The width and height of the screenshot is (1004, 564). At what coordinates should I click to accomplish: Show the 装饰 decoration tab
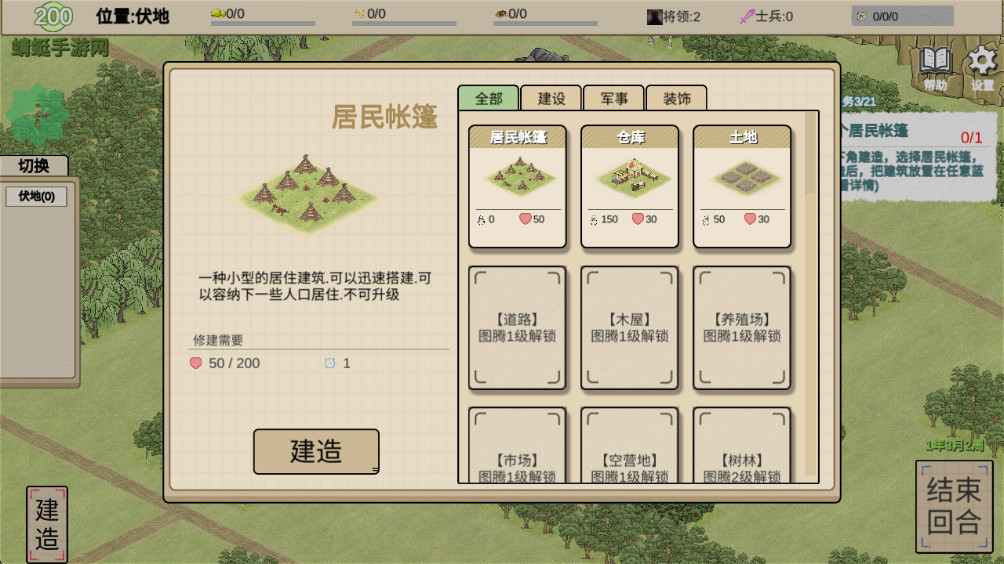coord(676,98)
